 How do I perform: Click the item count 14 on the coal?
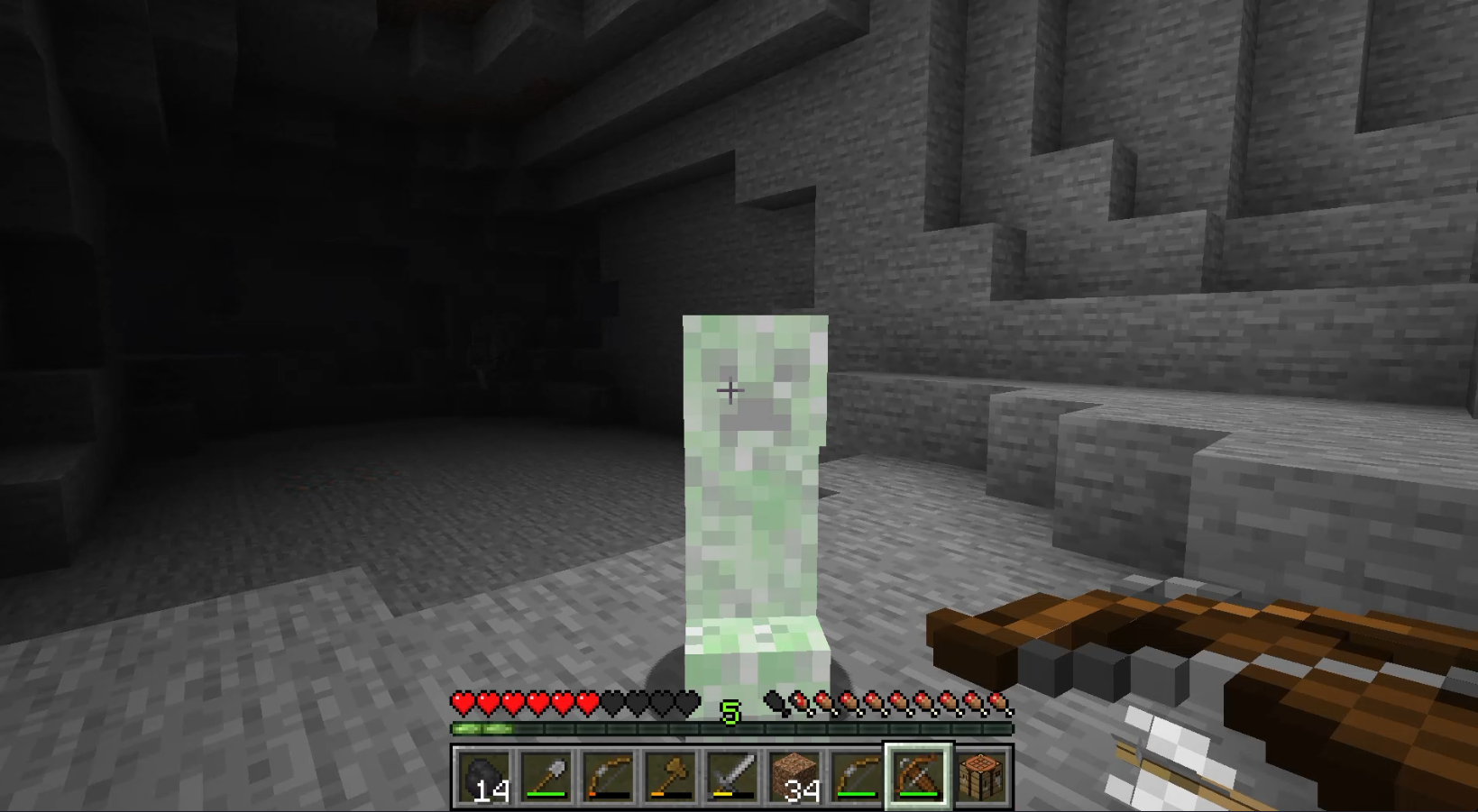(x=492, y=789)
